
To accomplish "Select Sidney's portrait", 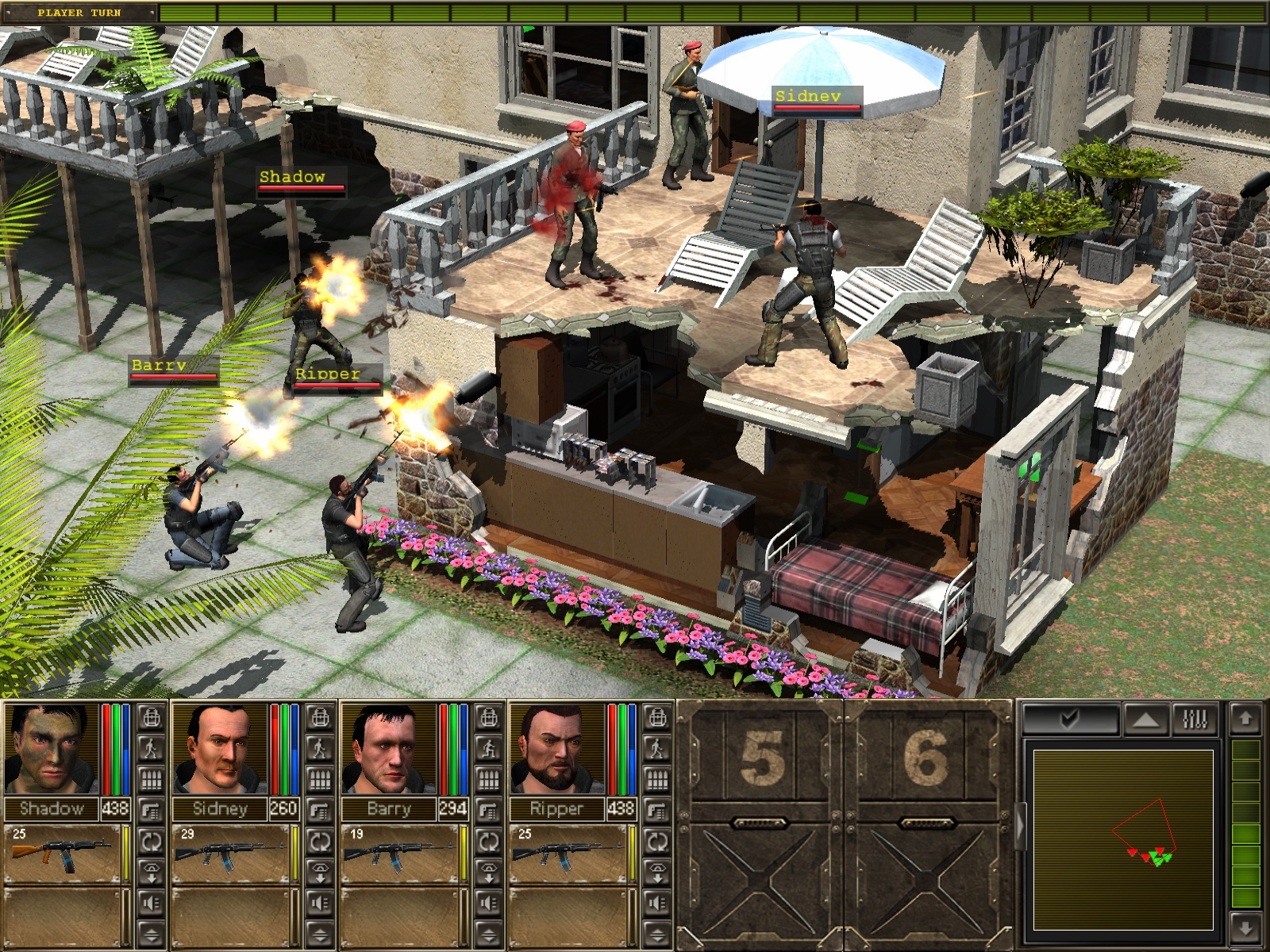I will 220,748.
